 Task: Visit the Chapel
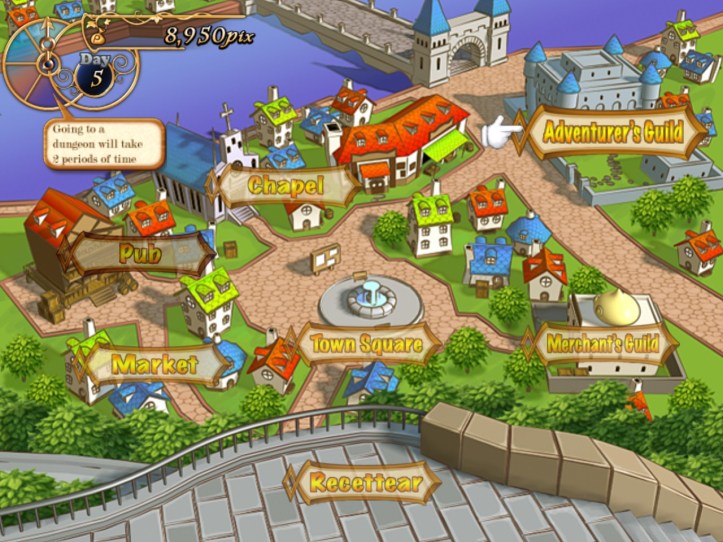[285, 186]
